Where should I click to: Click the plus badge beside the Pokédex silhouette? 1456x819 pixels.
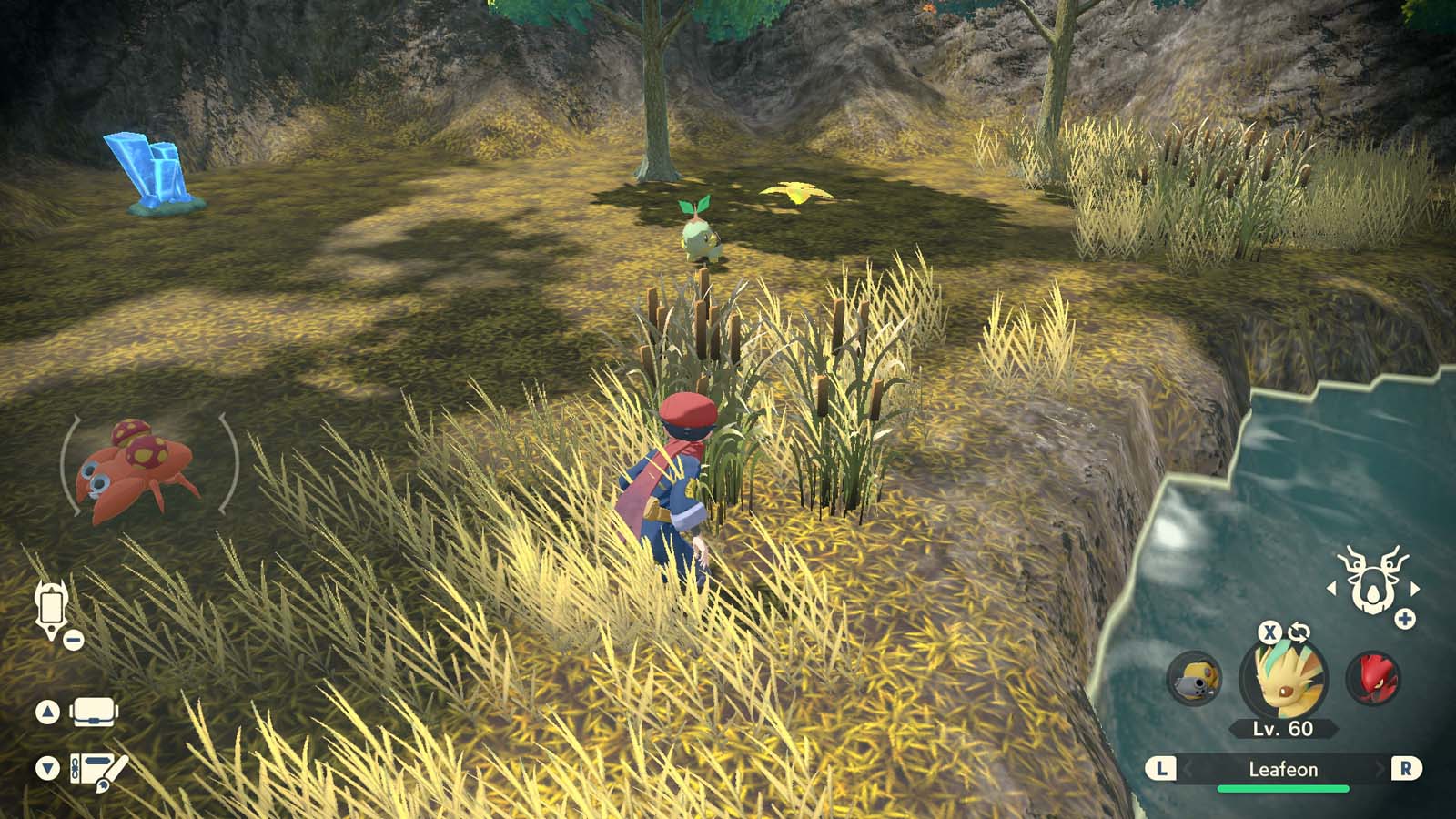pos(1404,618)
